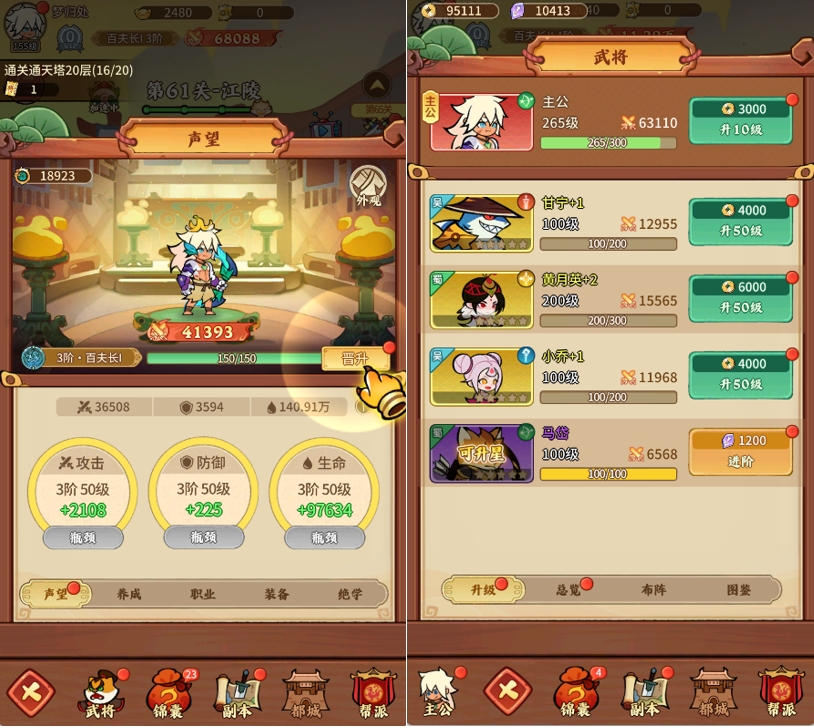Open 主公 from the bottom navigation bar
Image resolution: width=814 pixels, height=728 pixels.
(438, 693)
